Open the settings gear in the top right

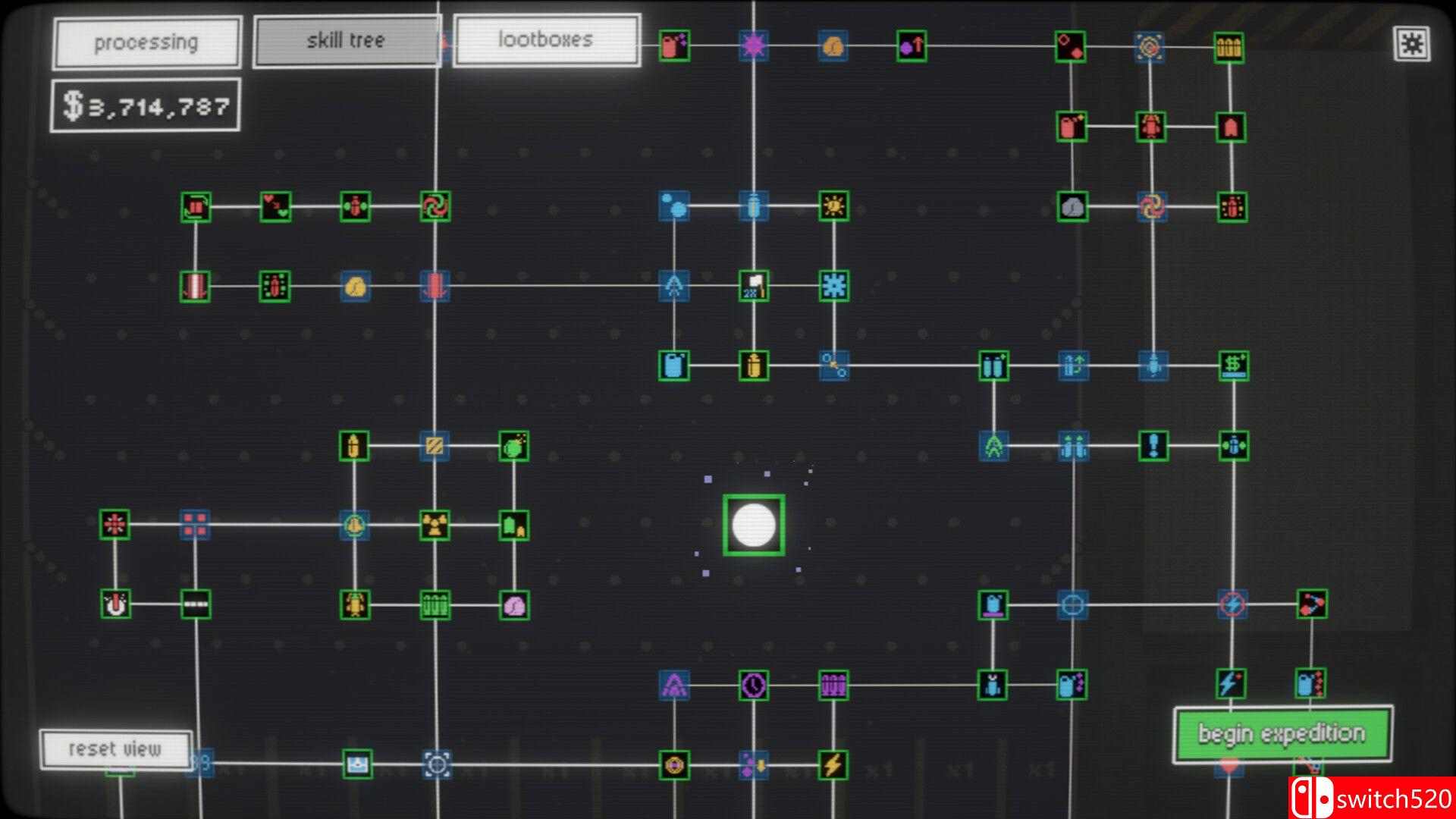pos(1412,44)
